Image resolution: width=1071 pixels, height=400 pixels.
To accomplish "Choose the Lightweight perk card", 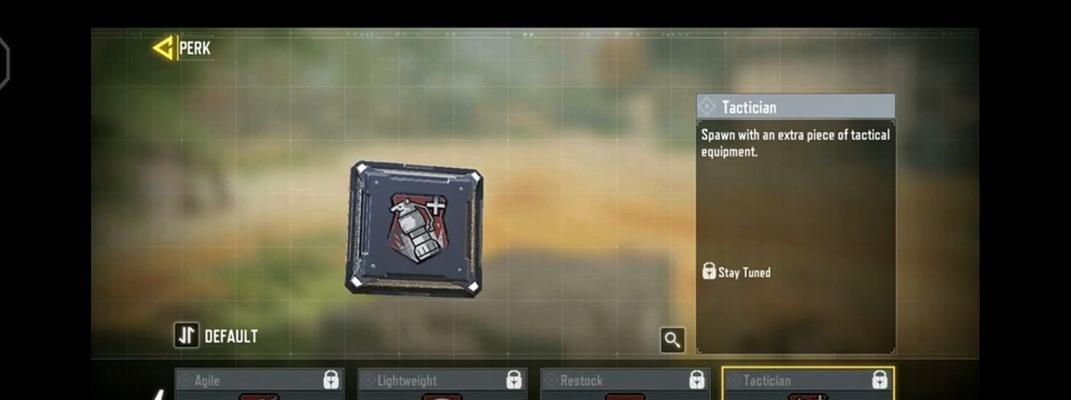I will click(441, 385).
